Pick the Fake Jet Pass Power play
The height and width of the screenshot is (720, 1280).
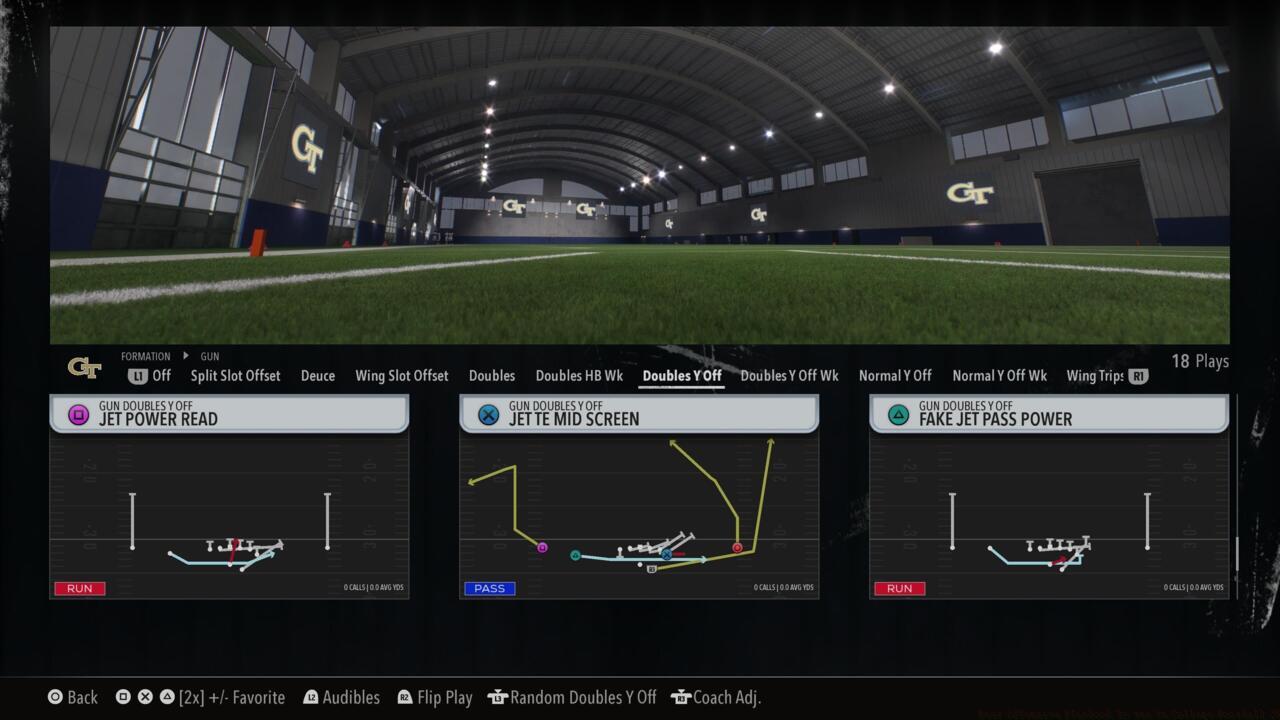tap(1049, 497)
